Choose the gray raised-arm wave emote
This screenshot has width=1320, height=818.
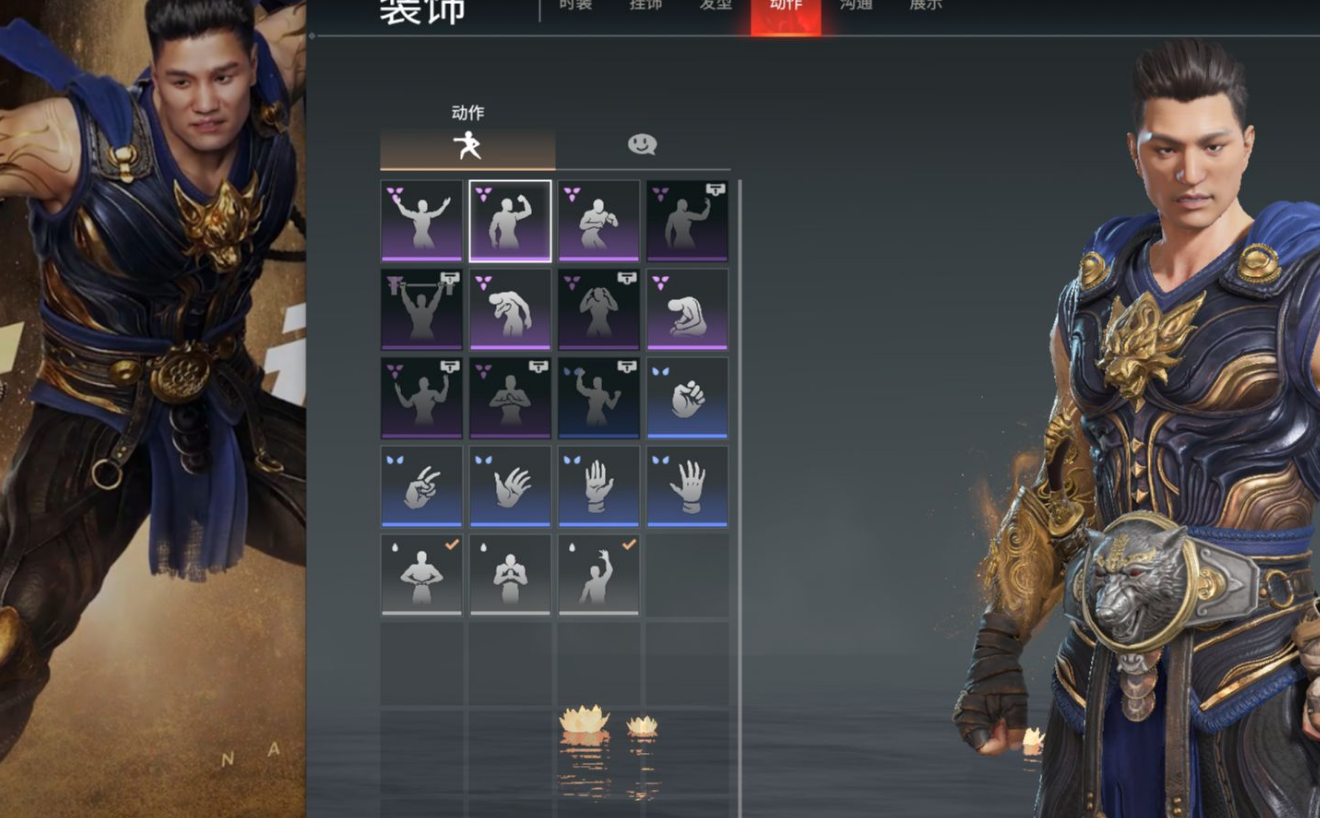(x=598, y=574)
